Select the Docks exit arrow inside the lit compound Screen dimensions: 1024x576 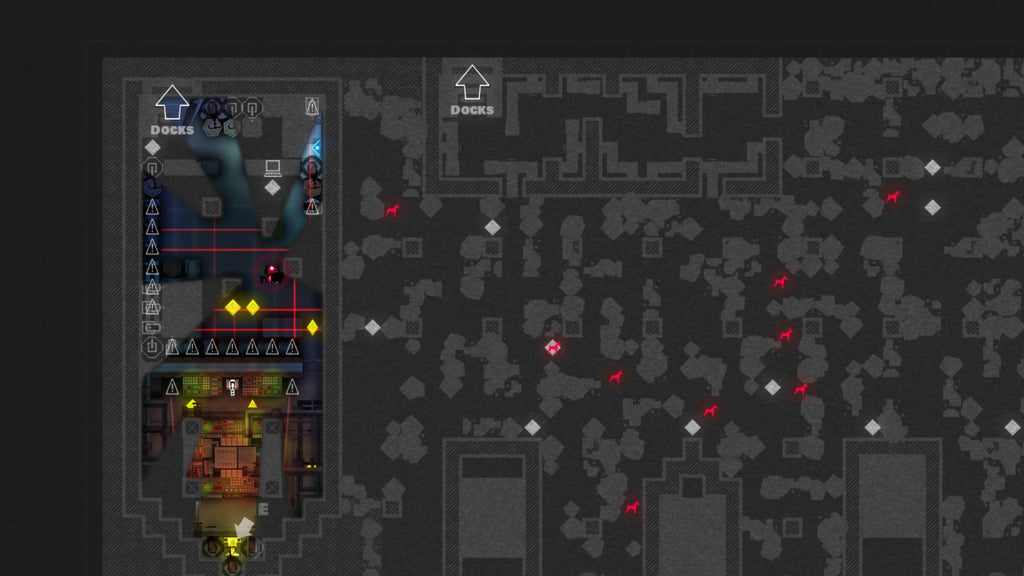[172, 102]
